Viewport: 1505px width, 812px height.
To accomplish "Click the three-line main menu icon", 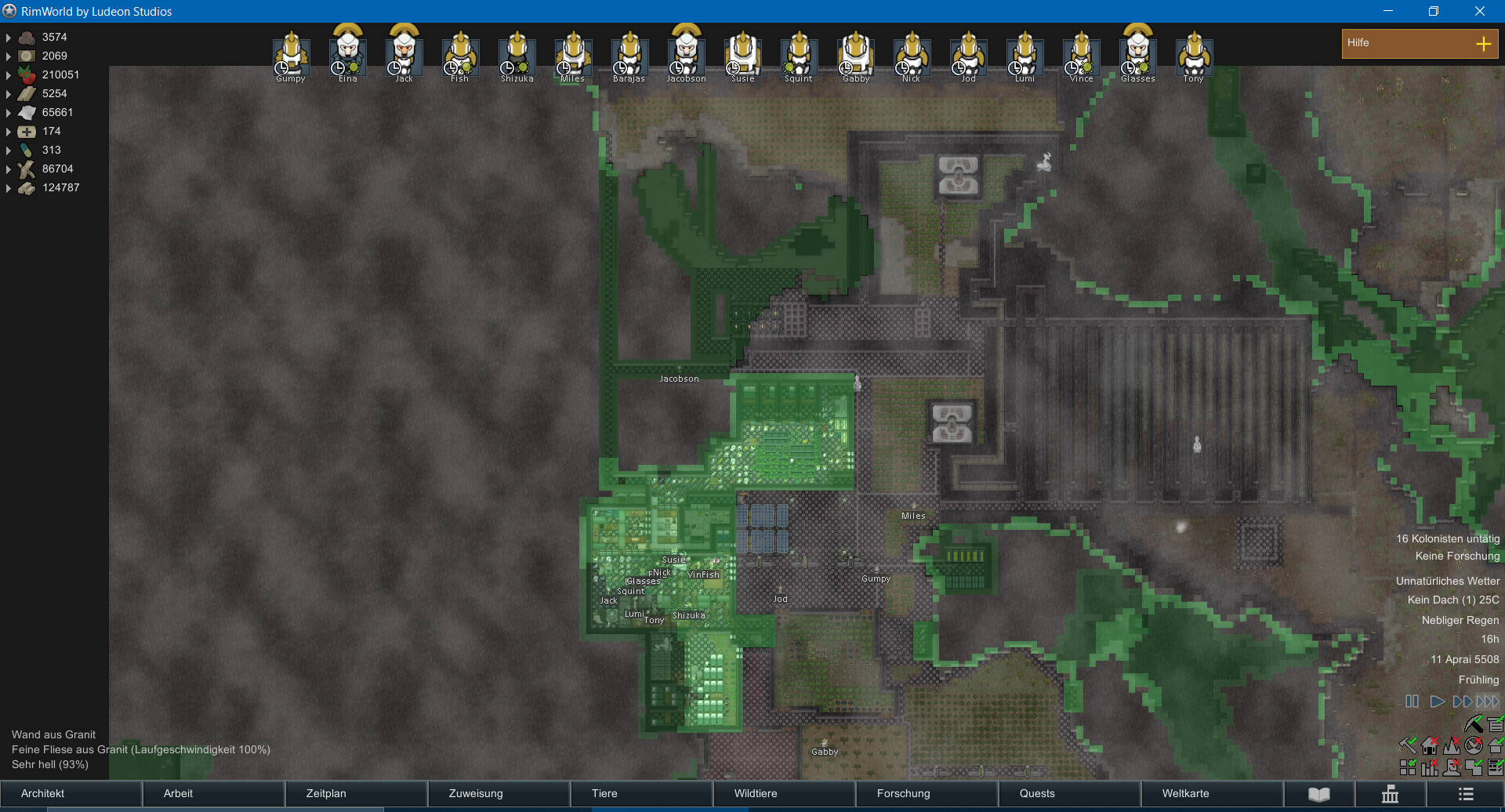I will click(1466, 794).
